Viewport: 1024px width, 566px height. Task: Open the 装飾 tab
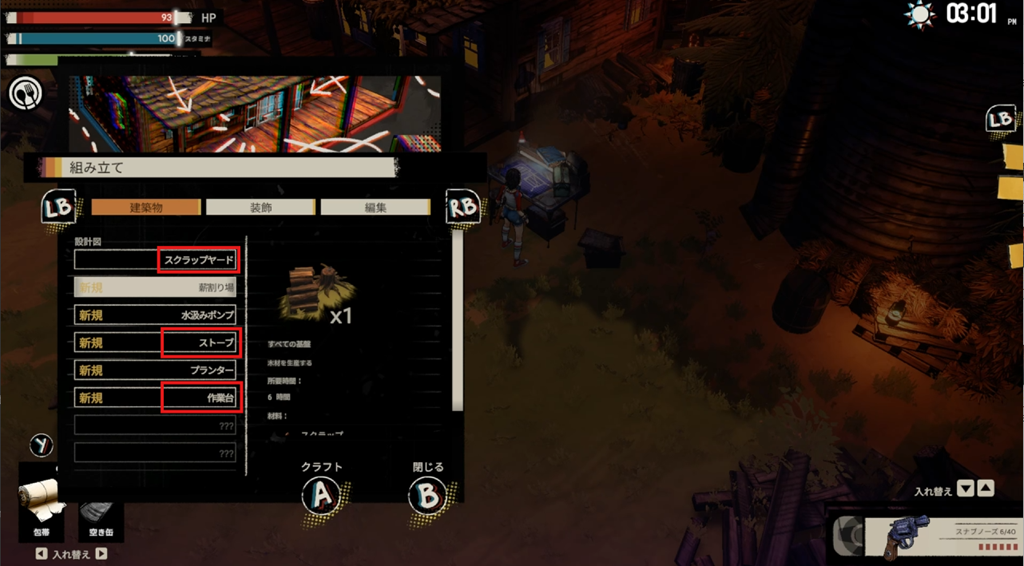pyautogui.click(x=260, y=208)
